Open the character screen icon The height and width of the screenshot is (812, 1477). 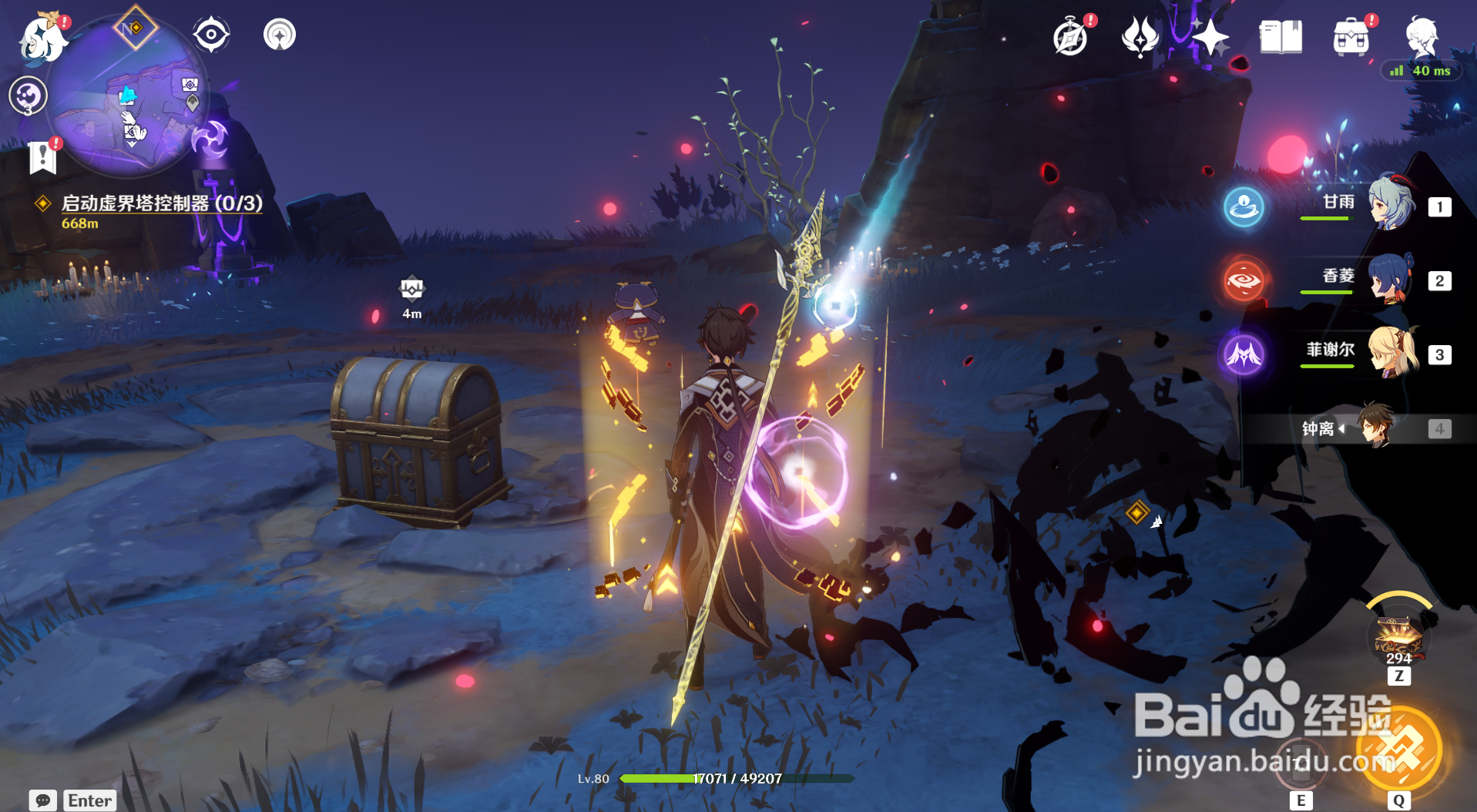pyautogui.click(x=1422, y=35)
